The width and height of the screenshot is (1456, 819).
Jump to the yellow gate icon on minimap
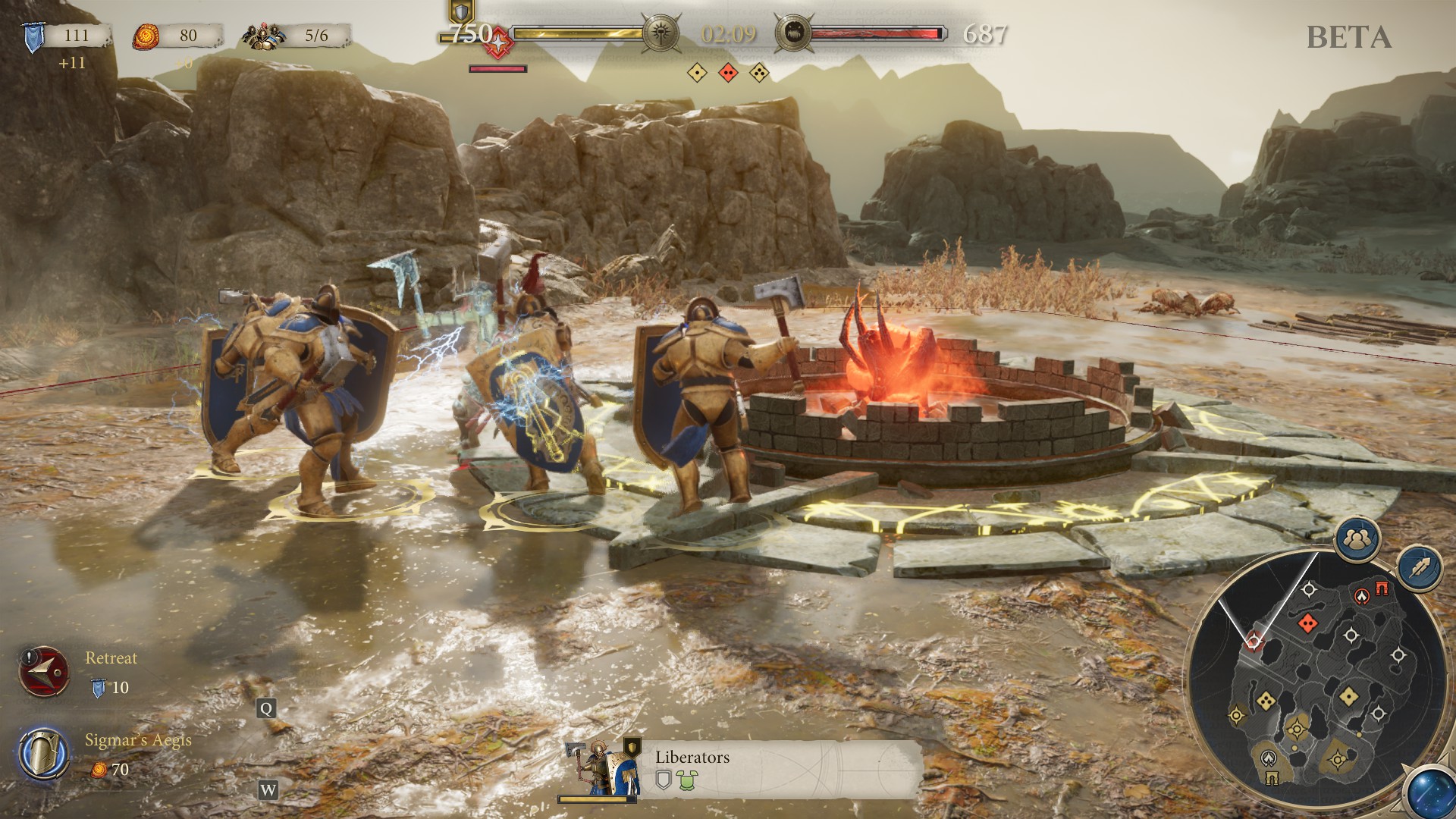coord(1272,777)
